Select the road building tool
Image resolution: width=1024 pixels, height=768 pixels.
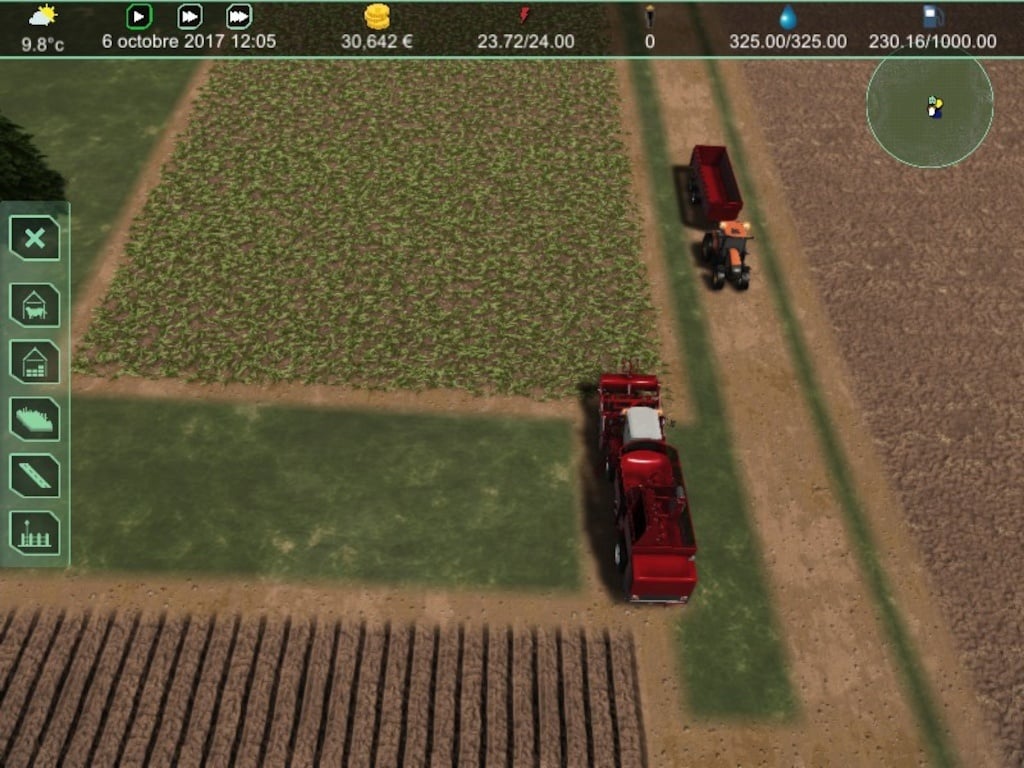(x=35, y=475)
